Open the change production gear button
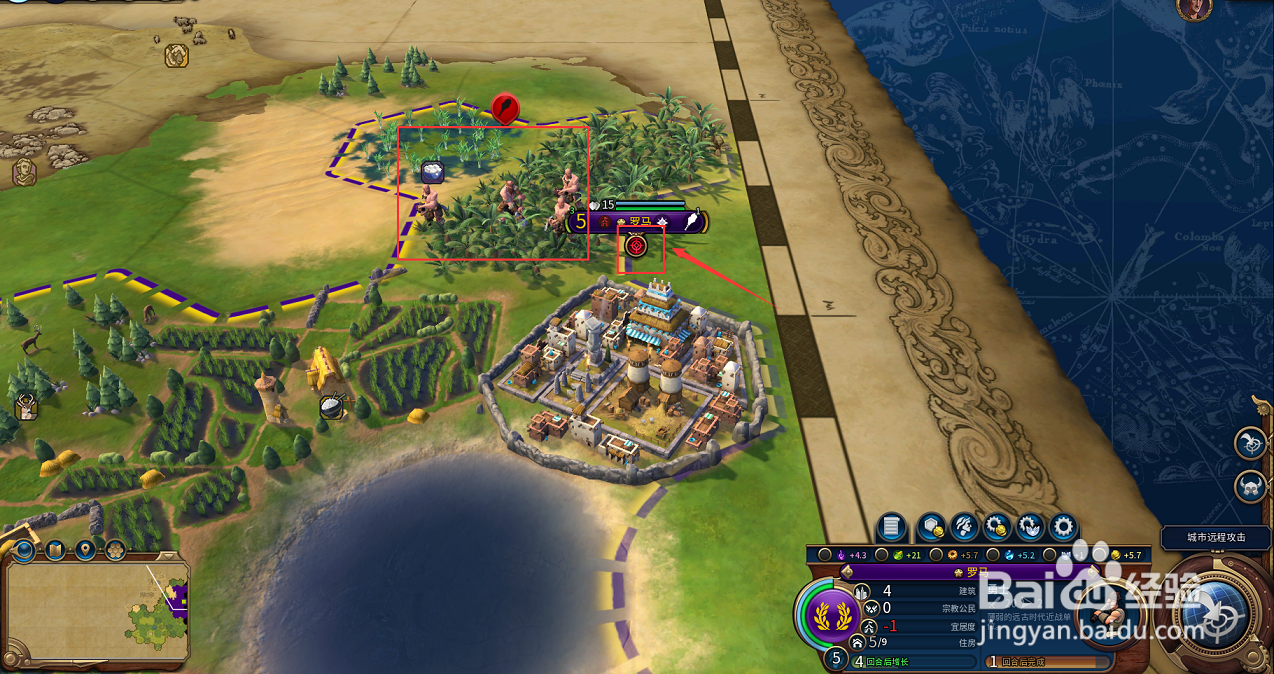Screen dimensions: 1274x674 click(x=1062, y=527)
